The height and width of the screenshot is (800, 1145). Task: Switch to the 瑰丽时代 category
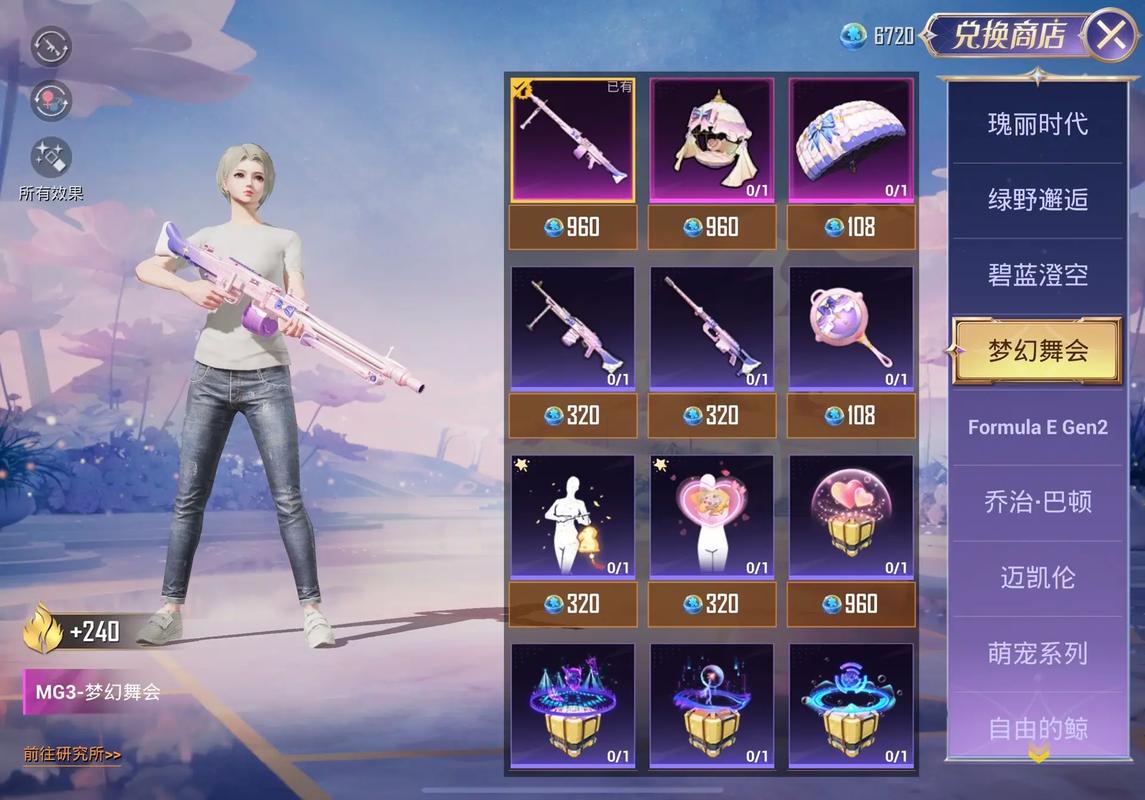1037,124
